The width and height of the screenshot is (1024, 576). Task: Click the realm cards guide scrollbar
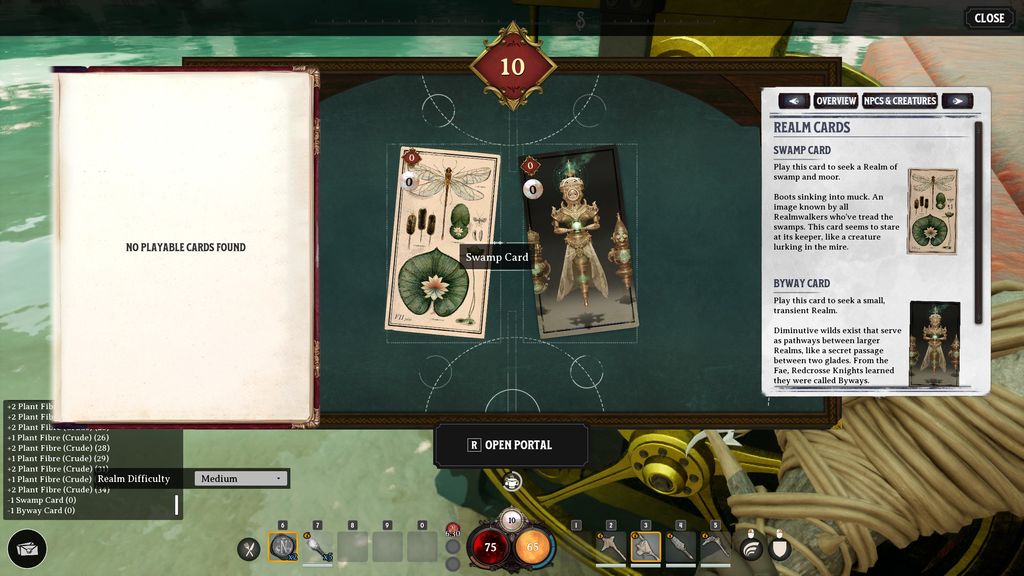978,220
